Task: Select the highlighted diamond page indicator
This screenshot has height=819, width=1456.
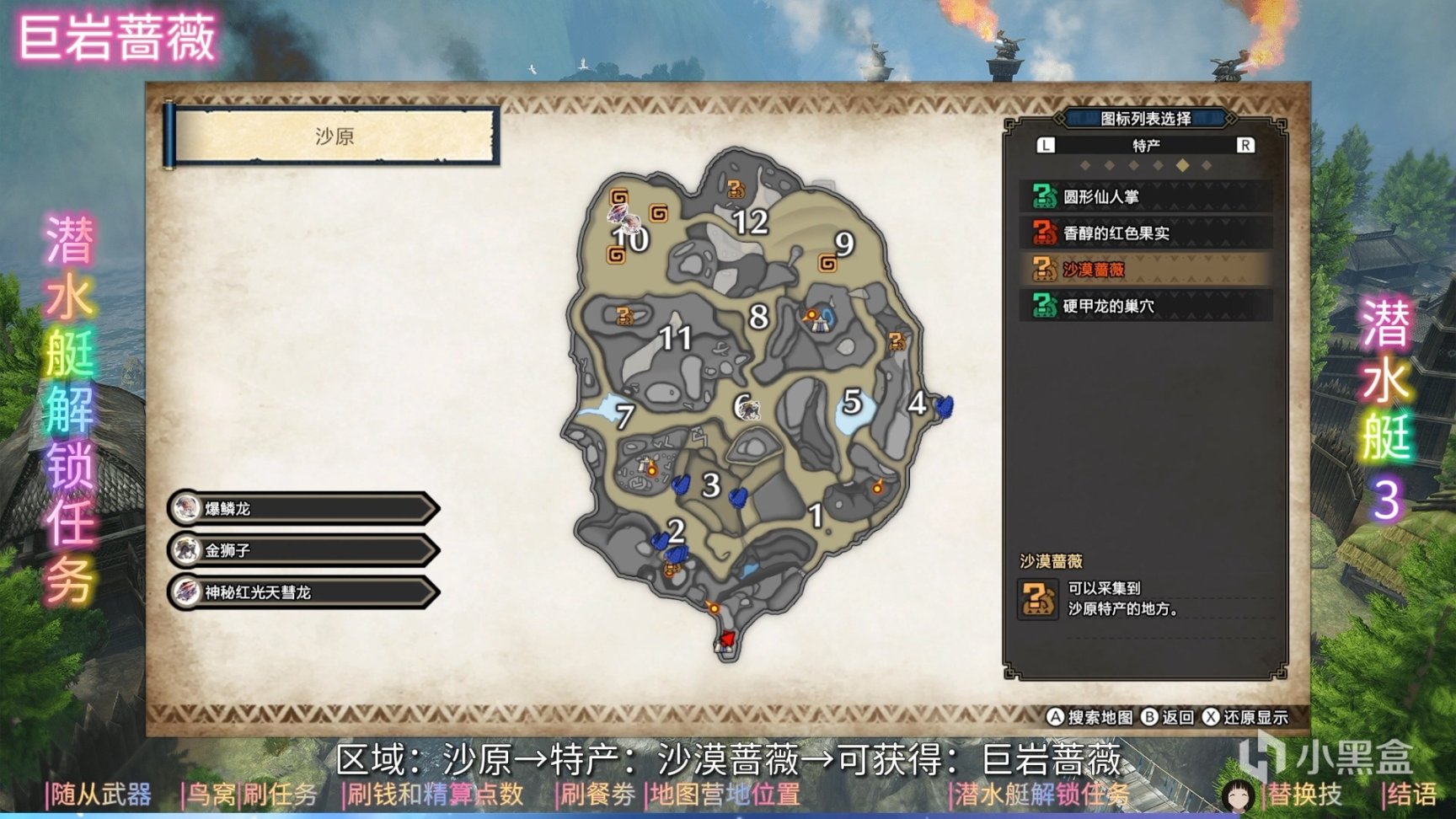Action: click(1183, 166)
